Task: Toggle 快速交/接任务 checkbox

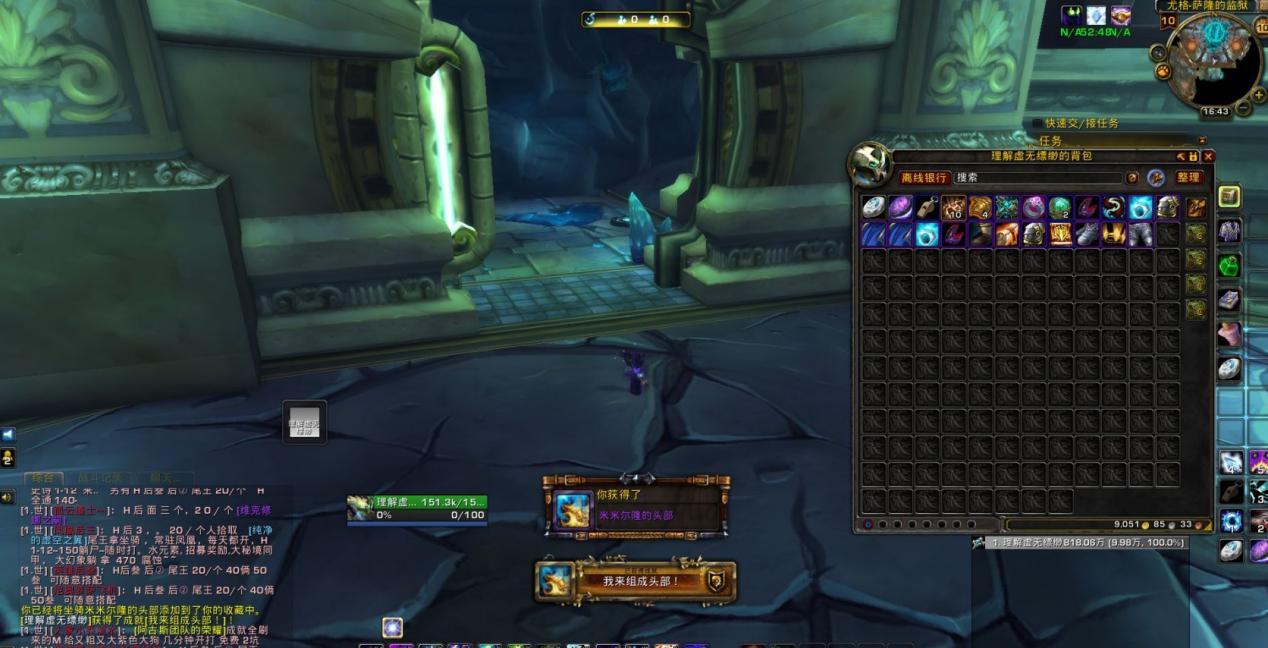Action: (x=1037, y=123)
